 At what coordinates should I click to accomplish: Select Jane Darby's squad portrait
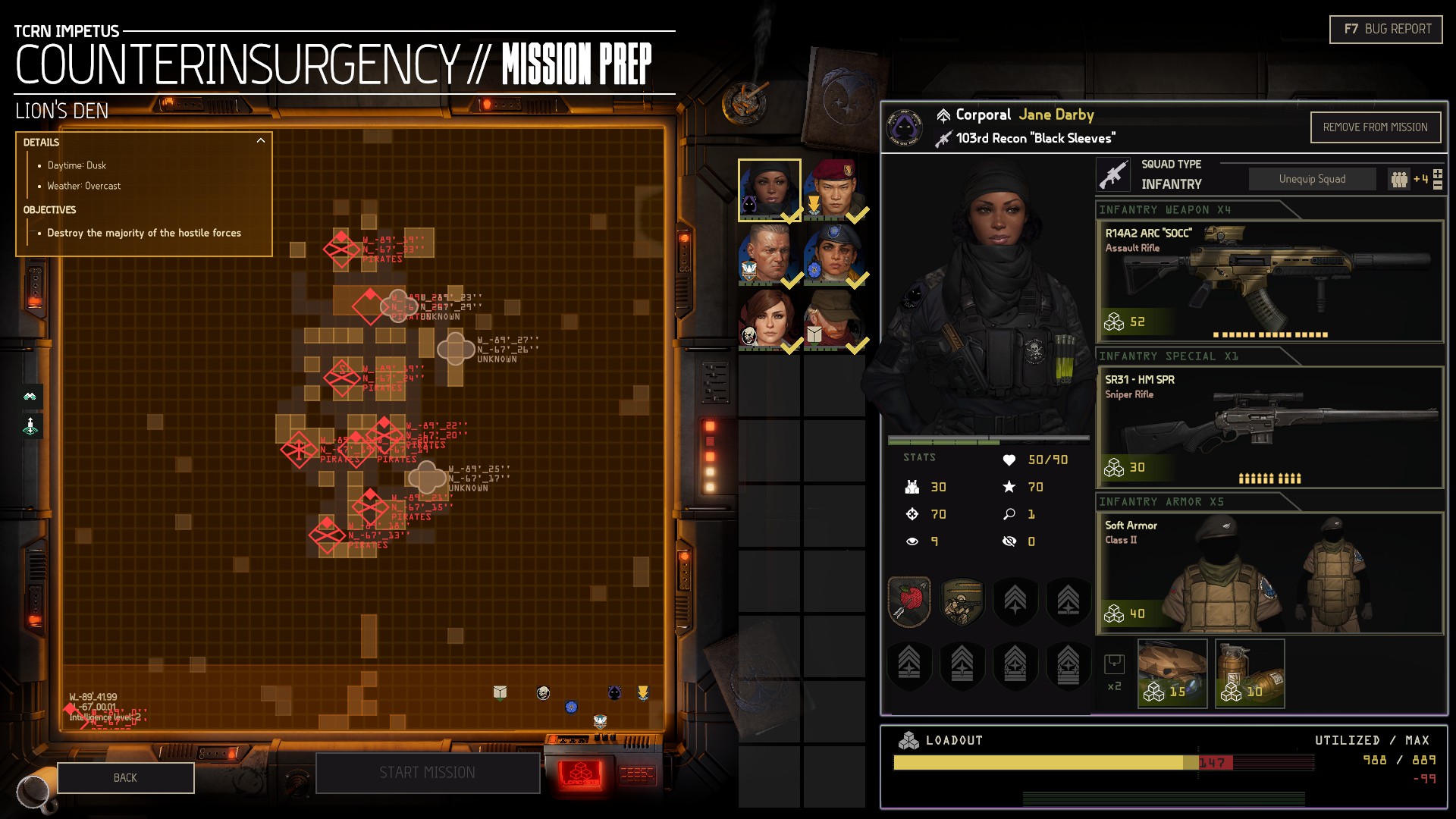pos(769,190)
